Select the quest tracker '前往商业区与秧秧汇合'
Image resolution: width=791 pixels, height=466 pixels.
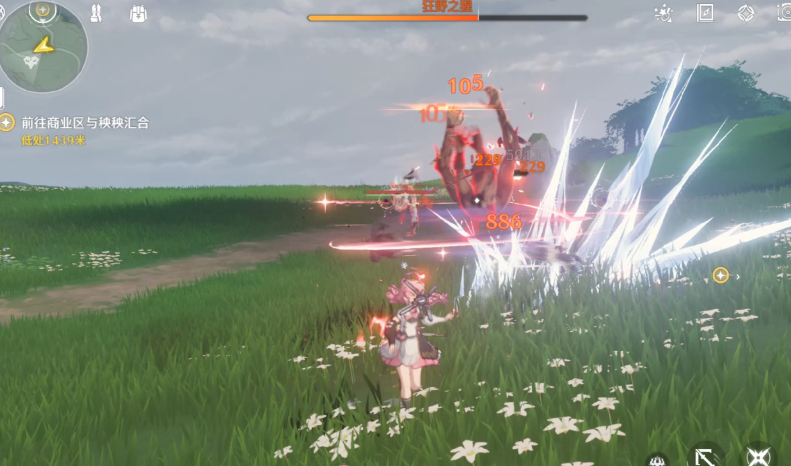pos(84,123)
